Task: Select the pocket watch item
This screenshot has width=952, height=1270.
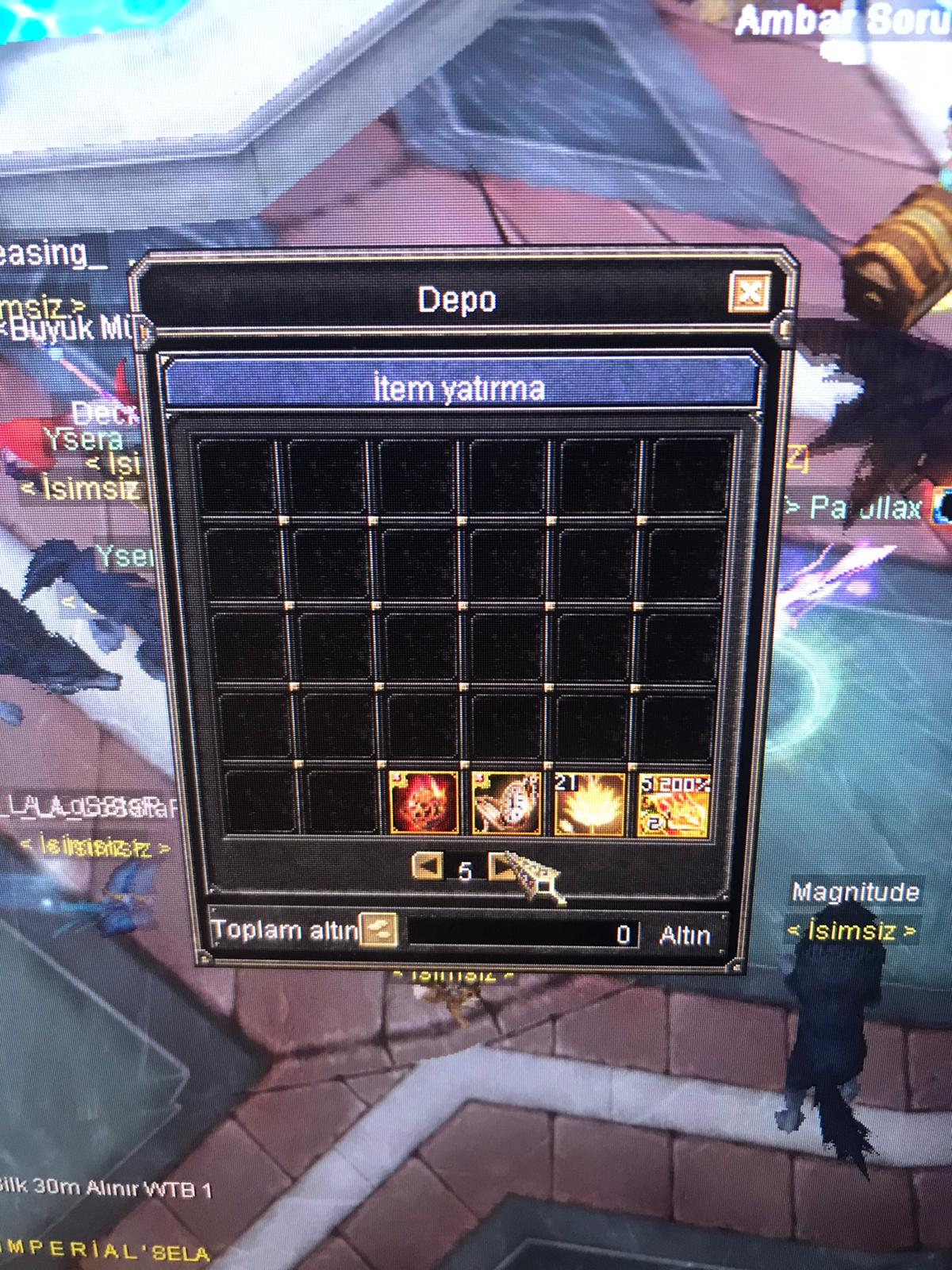Action: [x=506, y=802]
